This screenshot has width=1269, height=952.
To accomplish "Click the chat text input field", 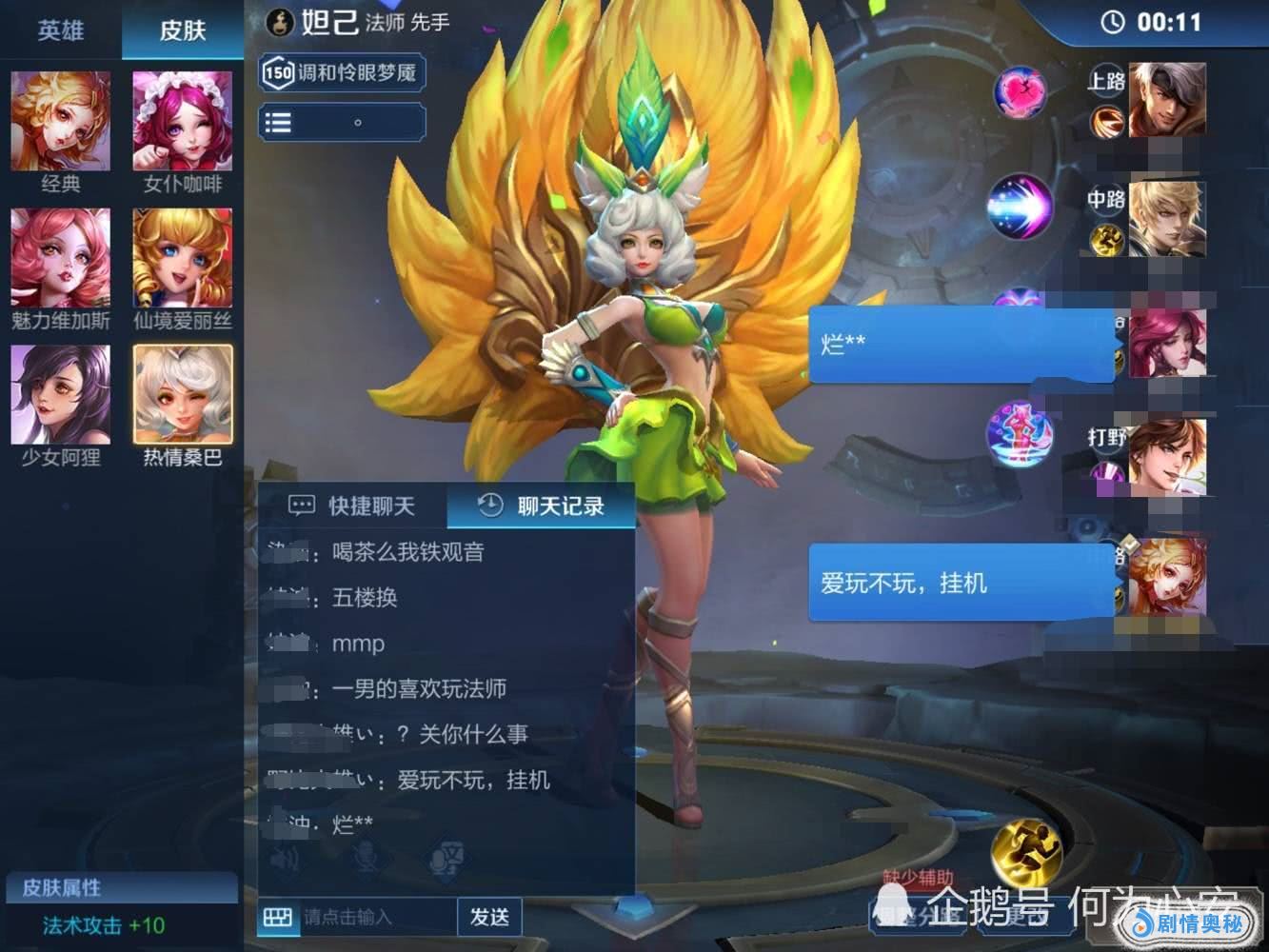I will (376, 917).
